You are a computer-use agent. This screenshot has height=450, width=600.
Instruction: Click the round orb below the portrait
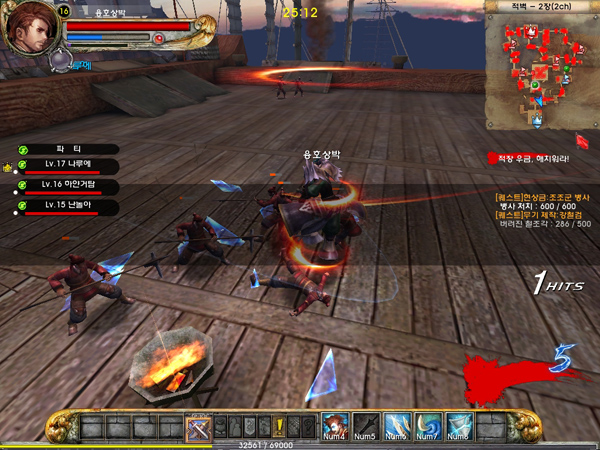(x=59, y=61)
